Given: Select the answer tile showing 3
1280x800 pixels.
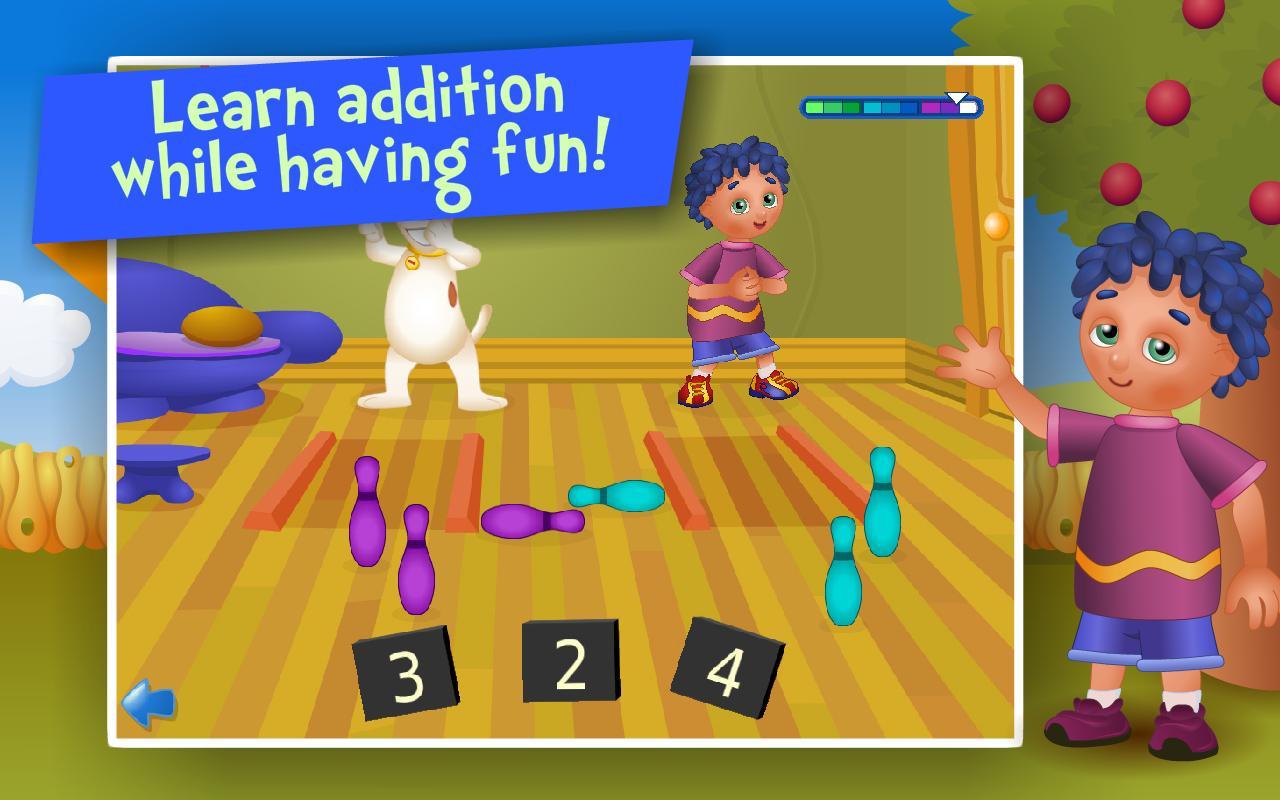Looking at the screenshot, I should pos(405,672).
